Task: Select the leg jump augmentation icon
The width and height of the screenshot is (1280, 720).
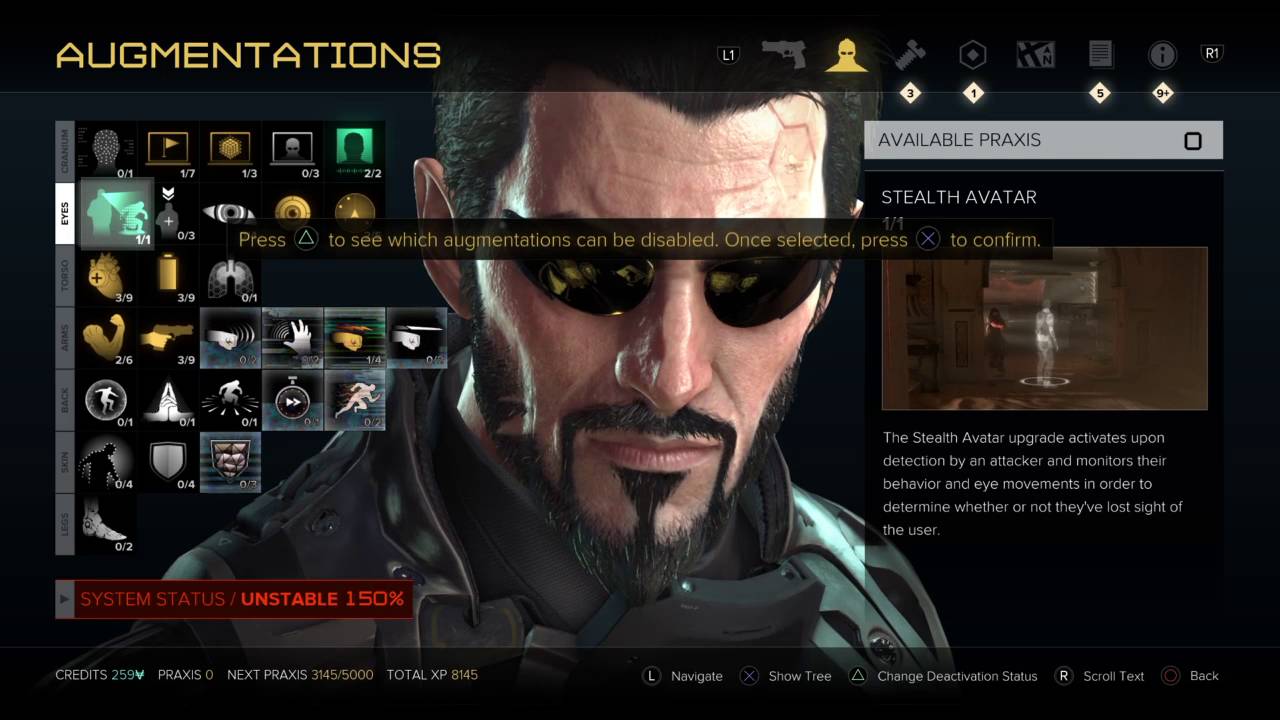Action: click(x=106, y=525)
